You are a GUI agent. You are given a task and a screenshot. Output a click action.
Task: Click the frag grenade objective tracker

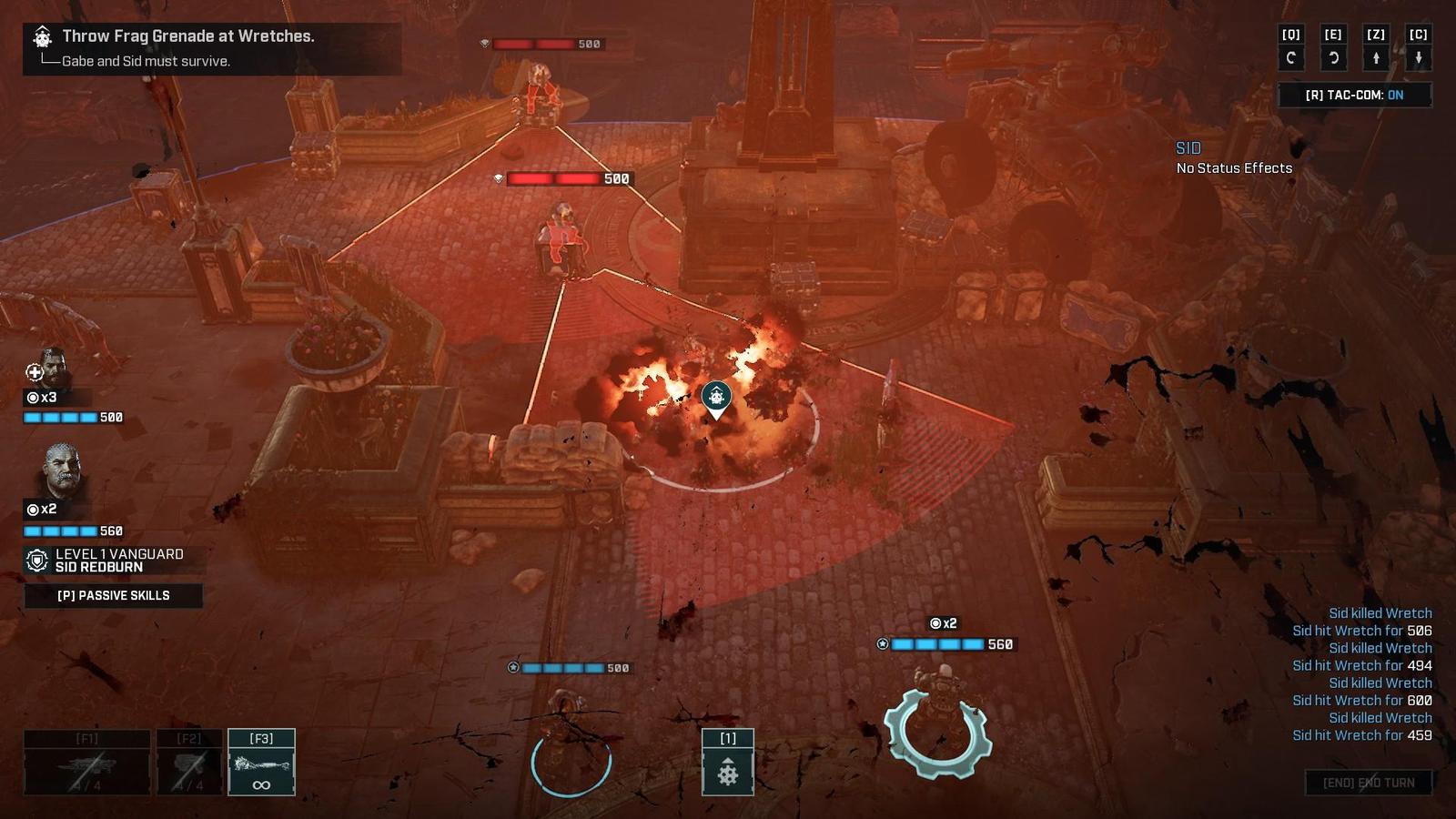click(x=211, y=47)
